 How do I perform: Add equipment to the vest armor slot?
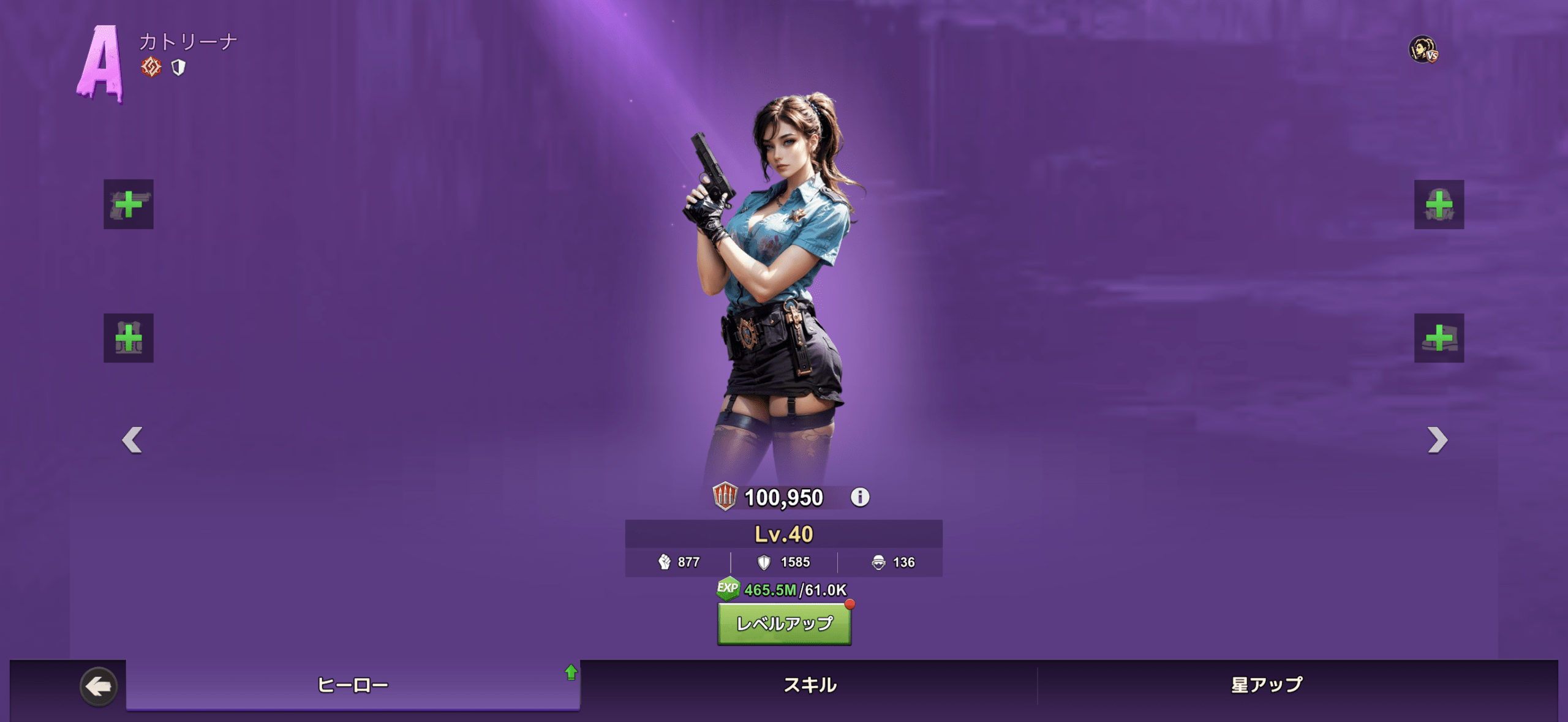129,338
